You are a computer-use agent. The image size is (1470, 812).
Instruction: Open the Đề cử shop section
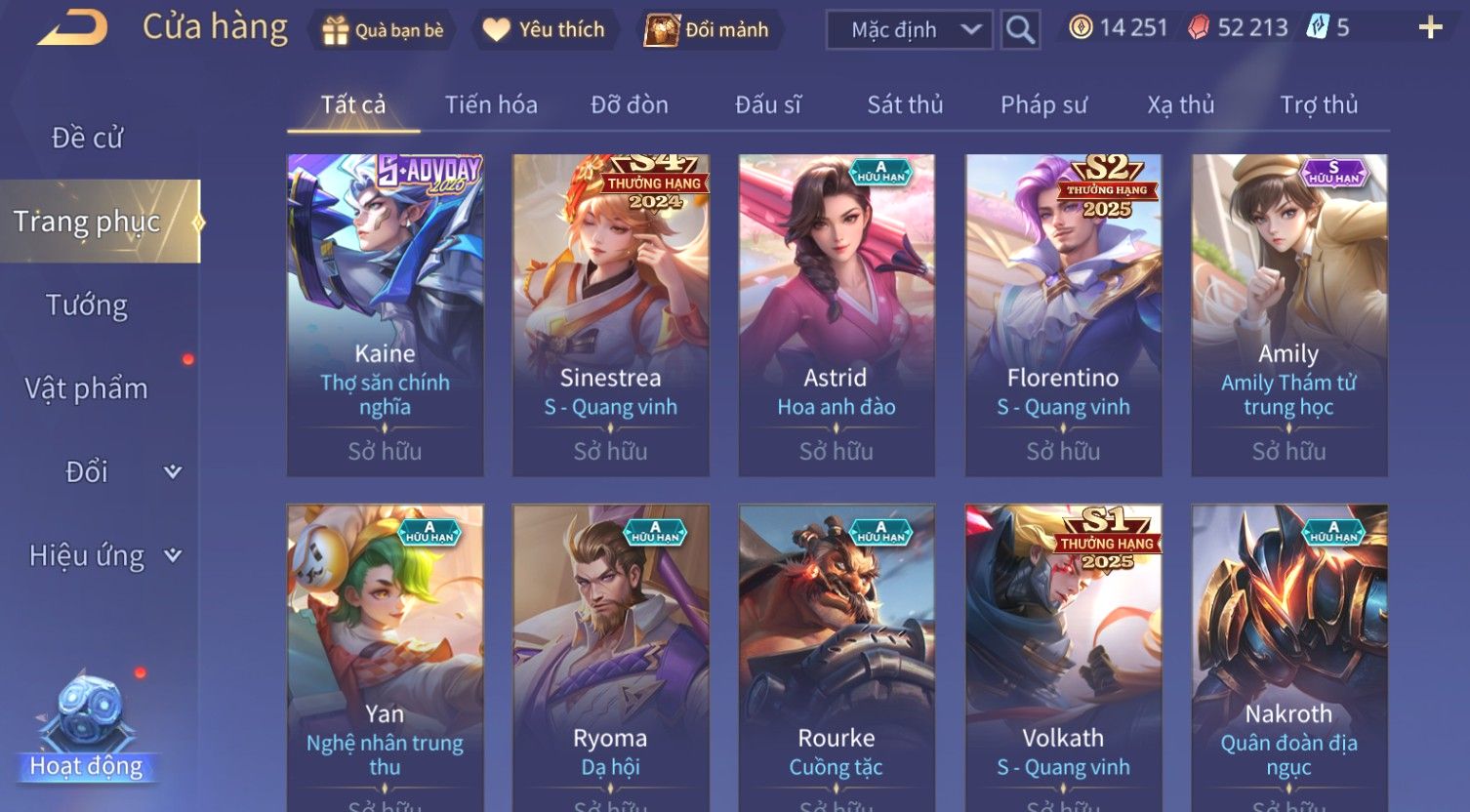[x=87, y=139]
